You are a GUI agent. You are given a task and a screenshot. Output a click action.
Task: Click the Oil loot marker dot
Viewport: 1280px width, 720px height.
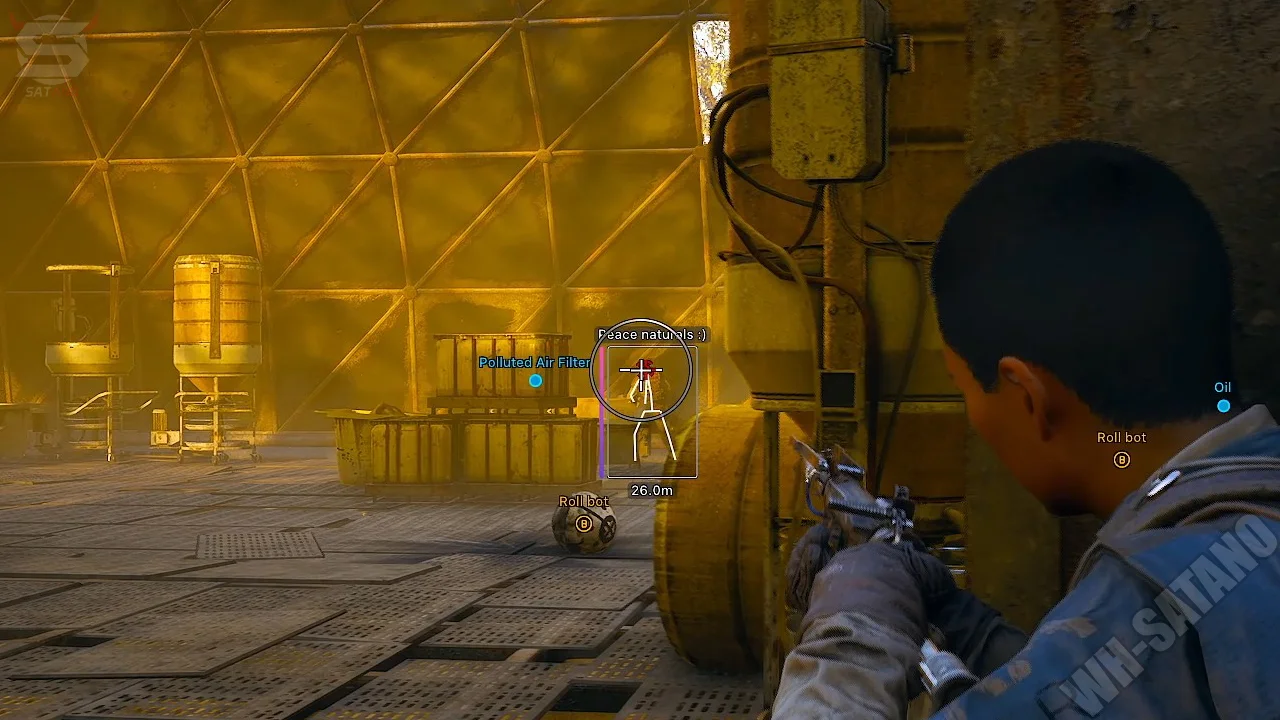click(x=1223, y=405)
